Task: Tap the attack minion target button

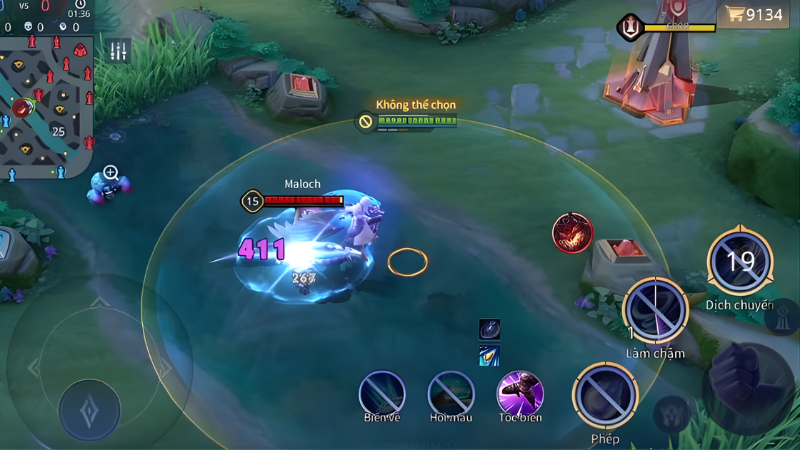Action: 670,413
